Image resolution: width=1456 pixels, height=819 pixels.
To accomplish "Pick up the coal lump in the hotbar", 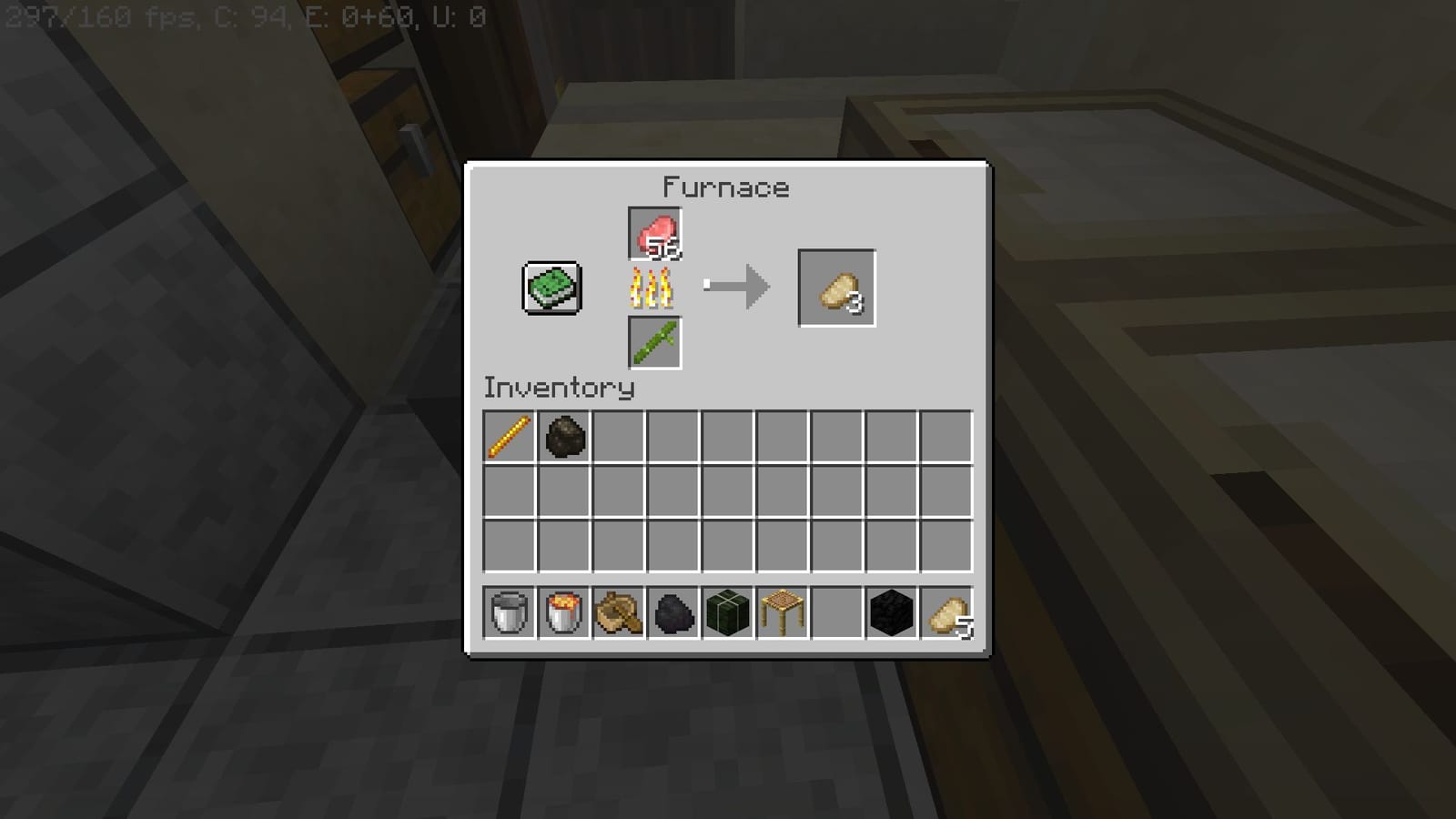I will (672, 612).
